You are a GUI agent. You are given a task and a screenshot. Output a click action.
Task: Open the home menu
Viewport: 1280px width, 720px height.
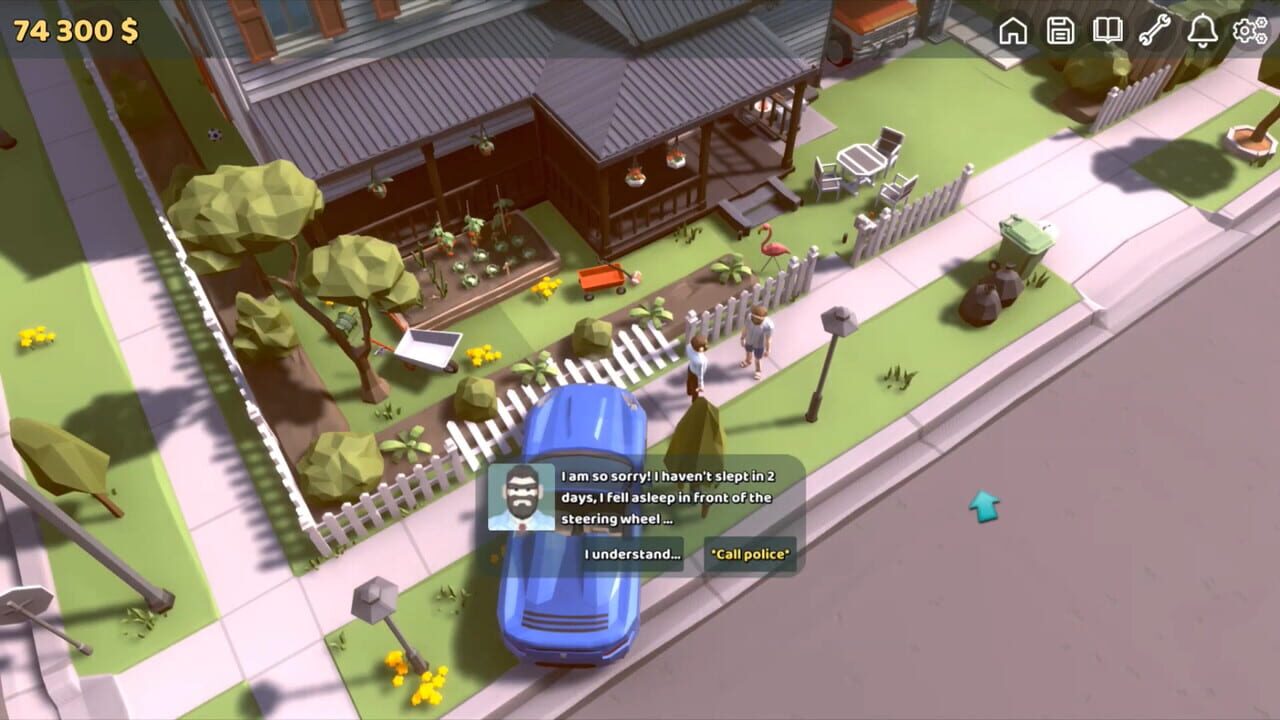click(1013, 31)
